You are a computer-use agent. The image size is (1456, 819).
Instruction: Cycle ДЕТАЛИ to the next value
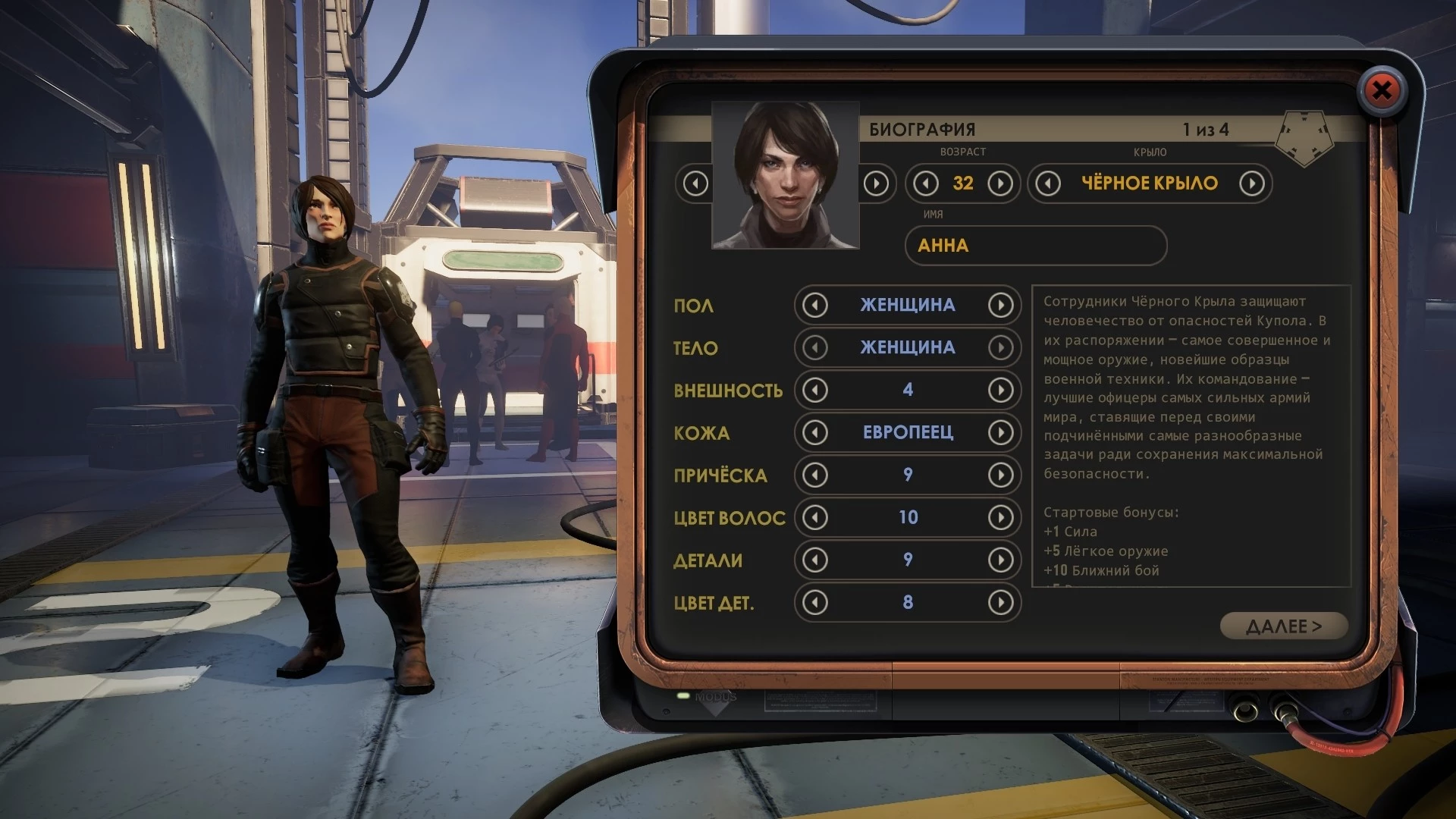click(x=1000, y=560)
